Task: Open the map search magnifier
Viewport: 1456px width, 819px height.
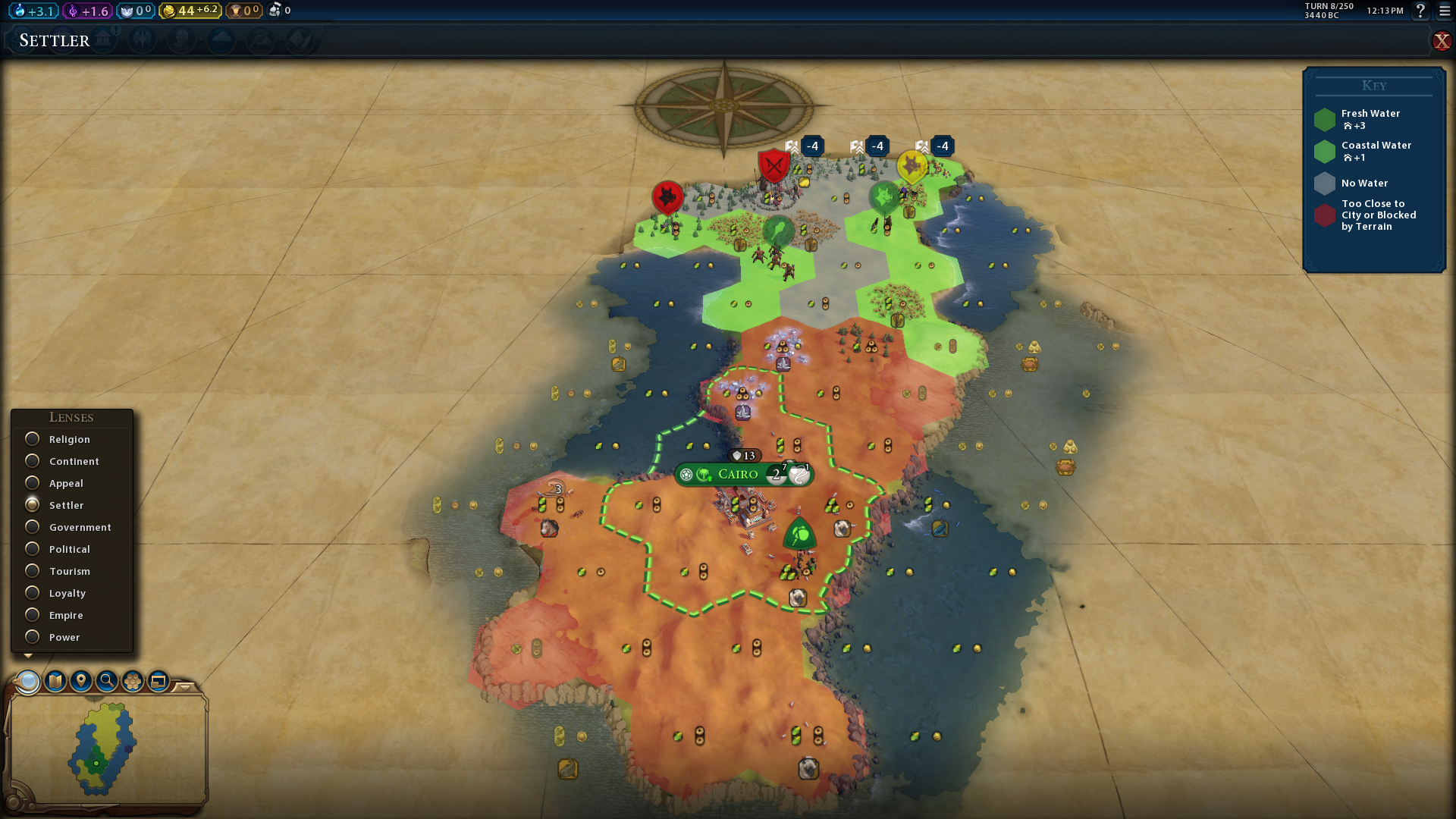Action: click(x=107, y=681)
